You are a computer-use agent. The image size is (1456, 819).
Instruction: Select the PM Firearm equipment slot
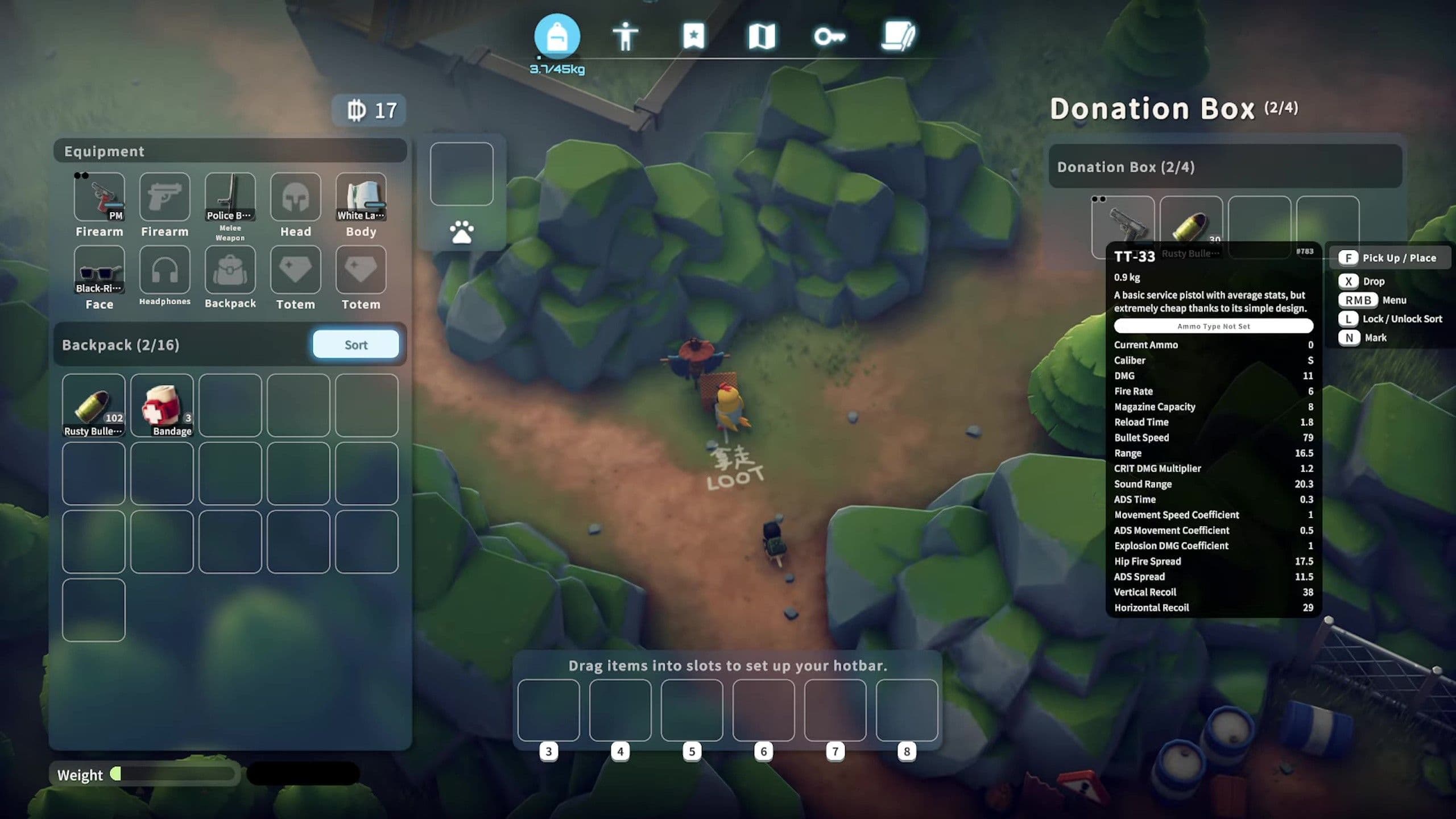(100, 196)
